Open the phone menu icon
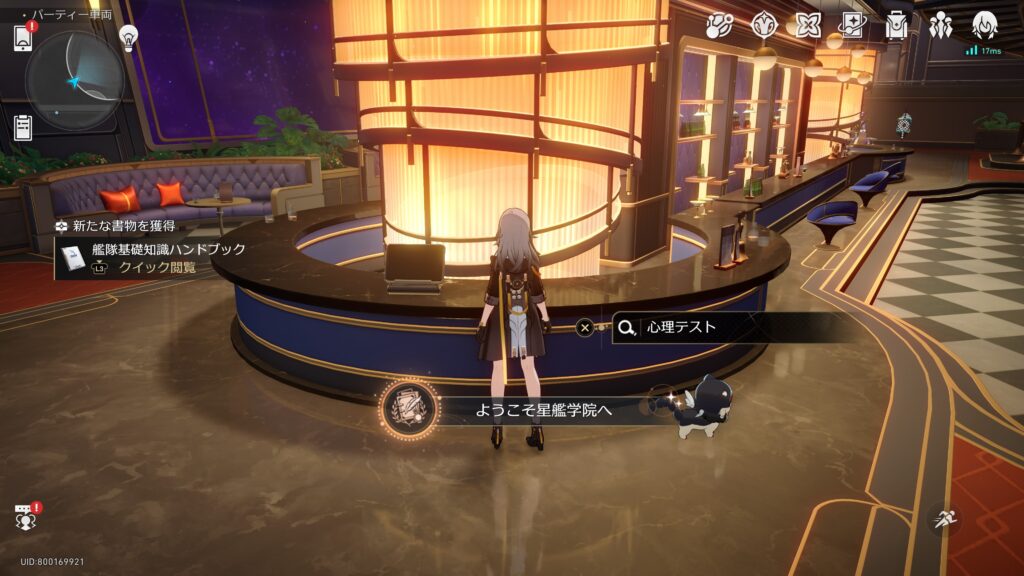 coord(23,38)
